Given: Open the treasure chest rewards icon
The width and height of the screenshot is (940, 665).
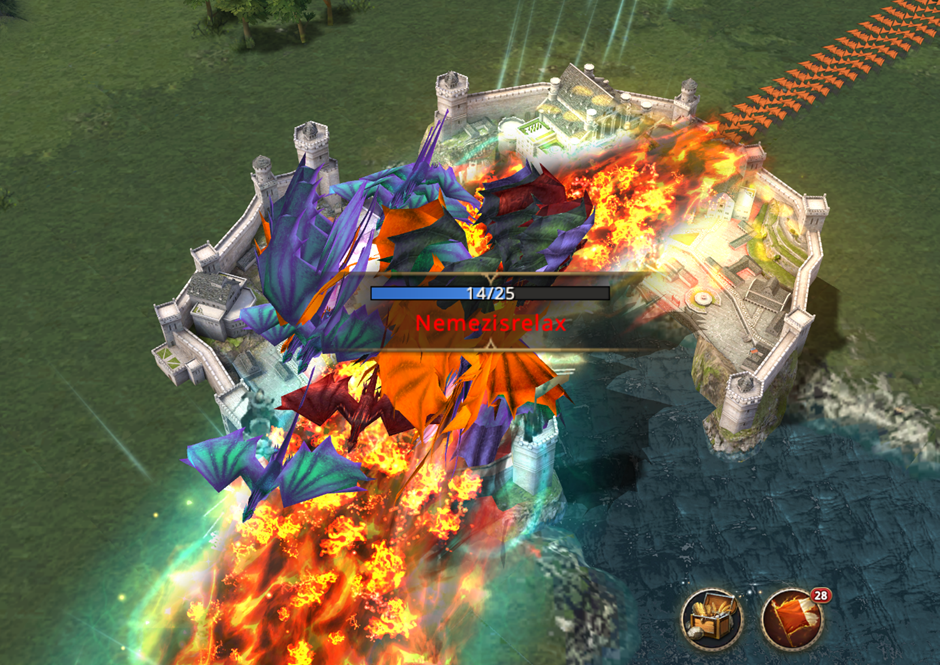Looking at the screenshot, I should (x=712, y=619).
